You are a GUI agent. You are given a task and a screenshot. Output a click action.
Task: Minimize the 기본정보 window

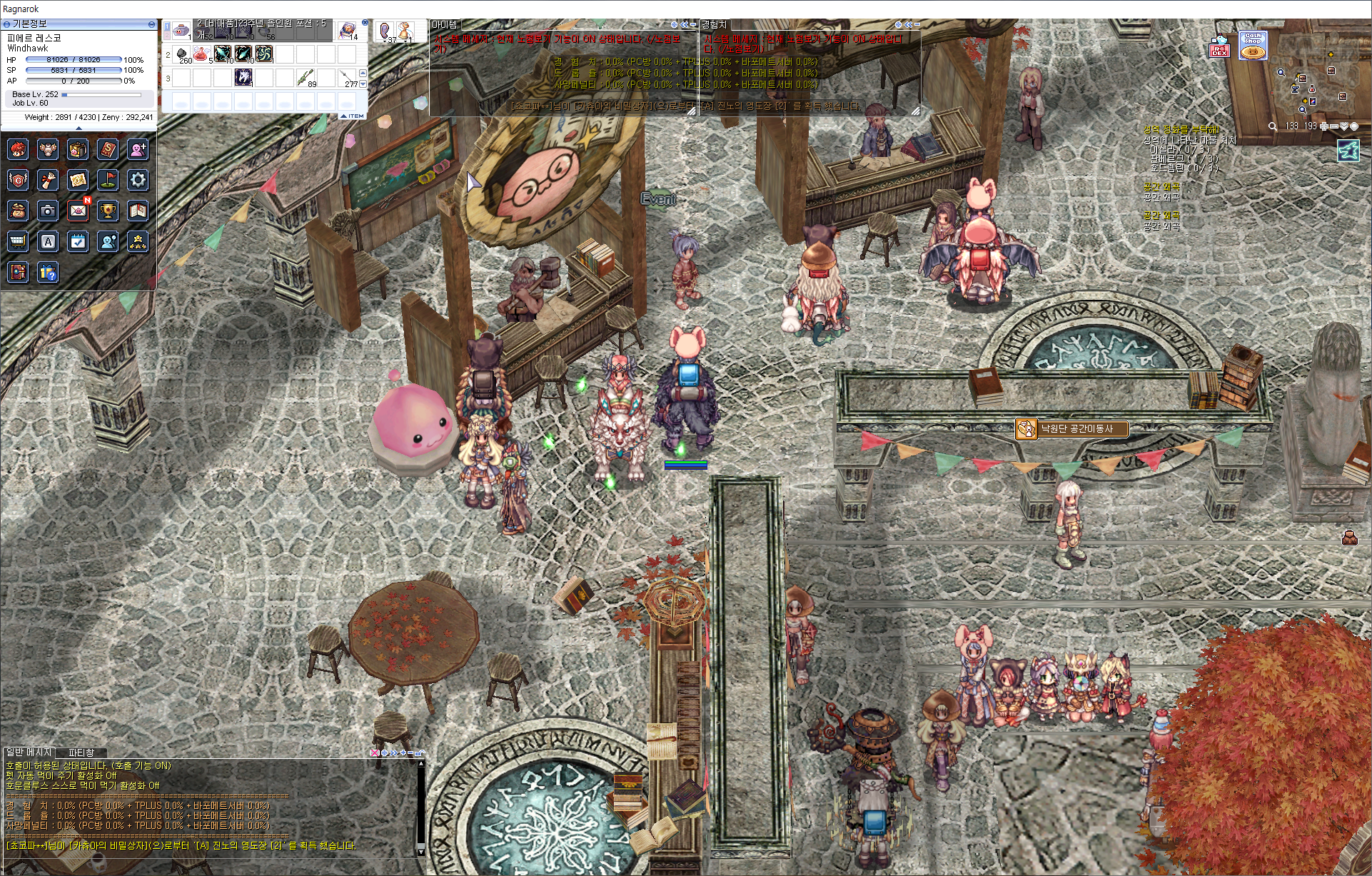pos(151,24)
